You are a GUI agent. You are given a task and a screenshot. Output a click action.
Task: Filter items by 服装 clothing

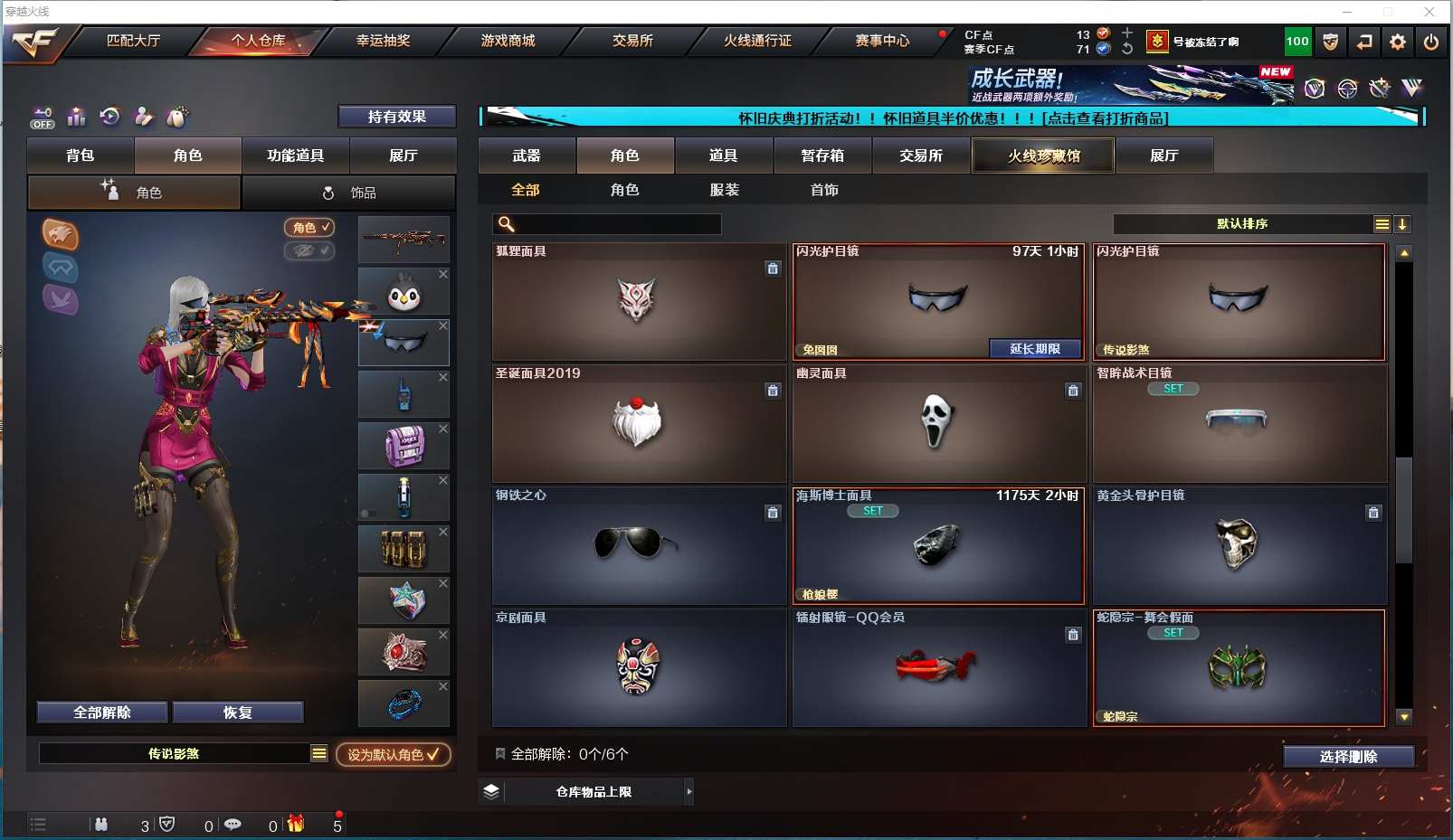click(724, 190)
